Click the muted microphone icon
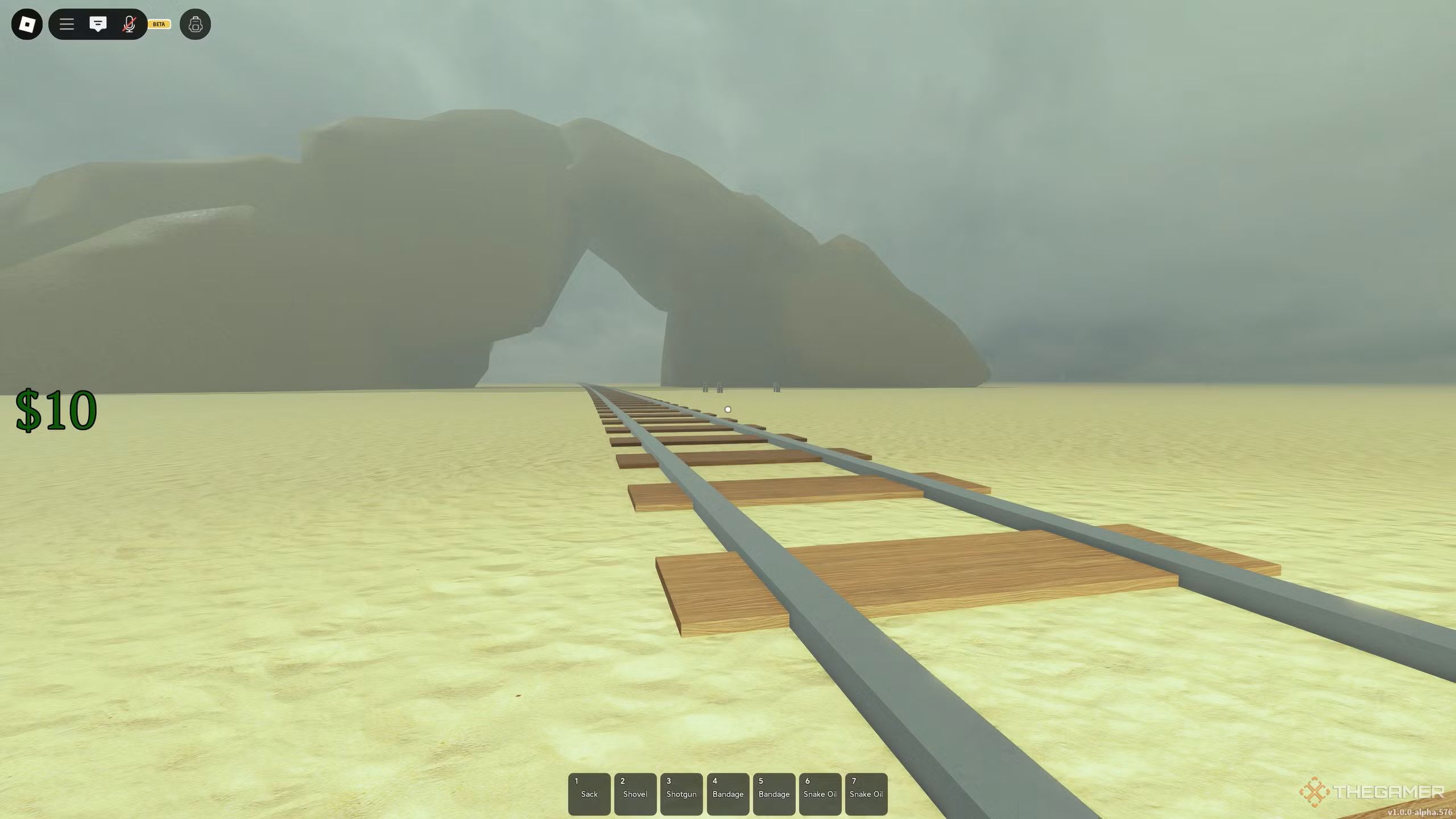Image resolution: width=1456 pixels, height=819 pixels. pyautogui.click(x=130, y=24)
